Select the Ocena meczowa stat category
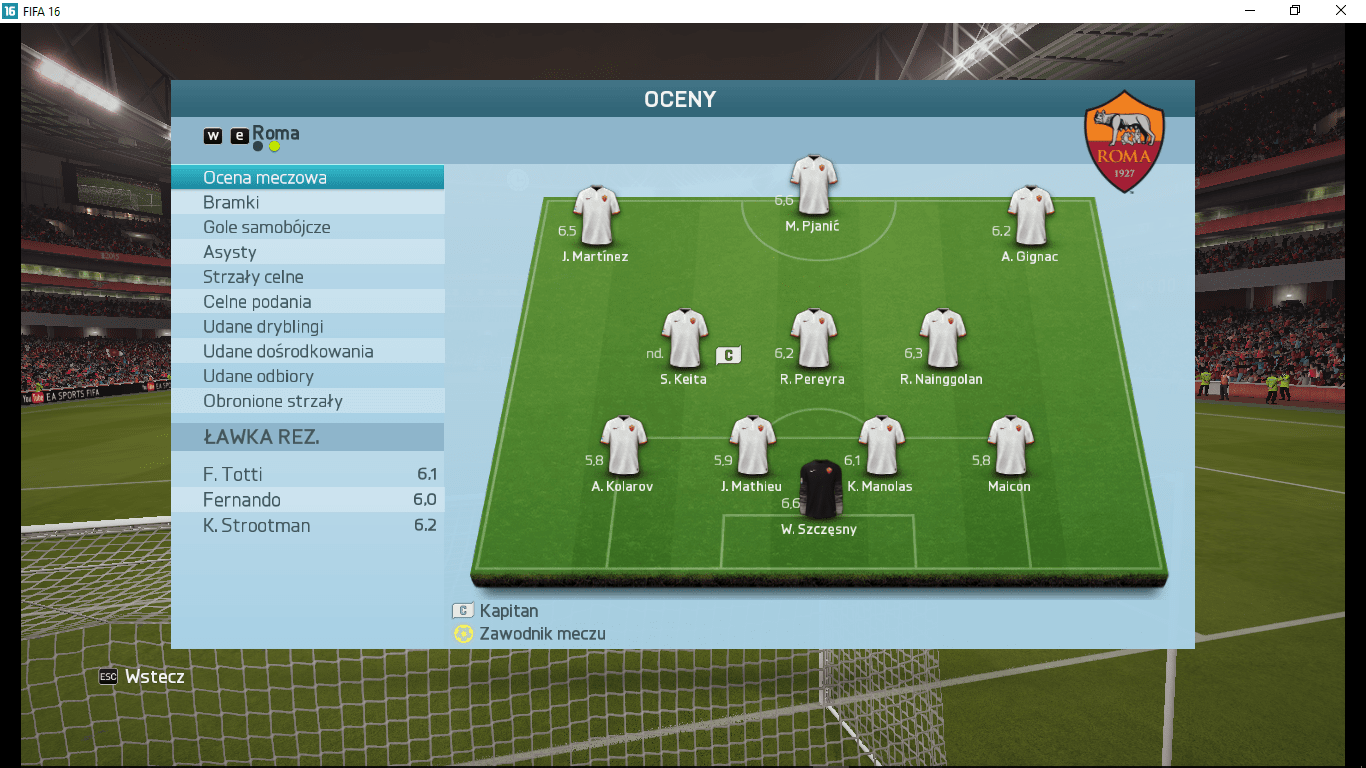Screen dimensions: 1366x768 [x=307, y=178]
